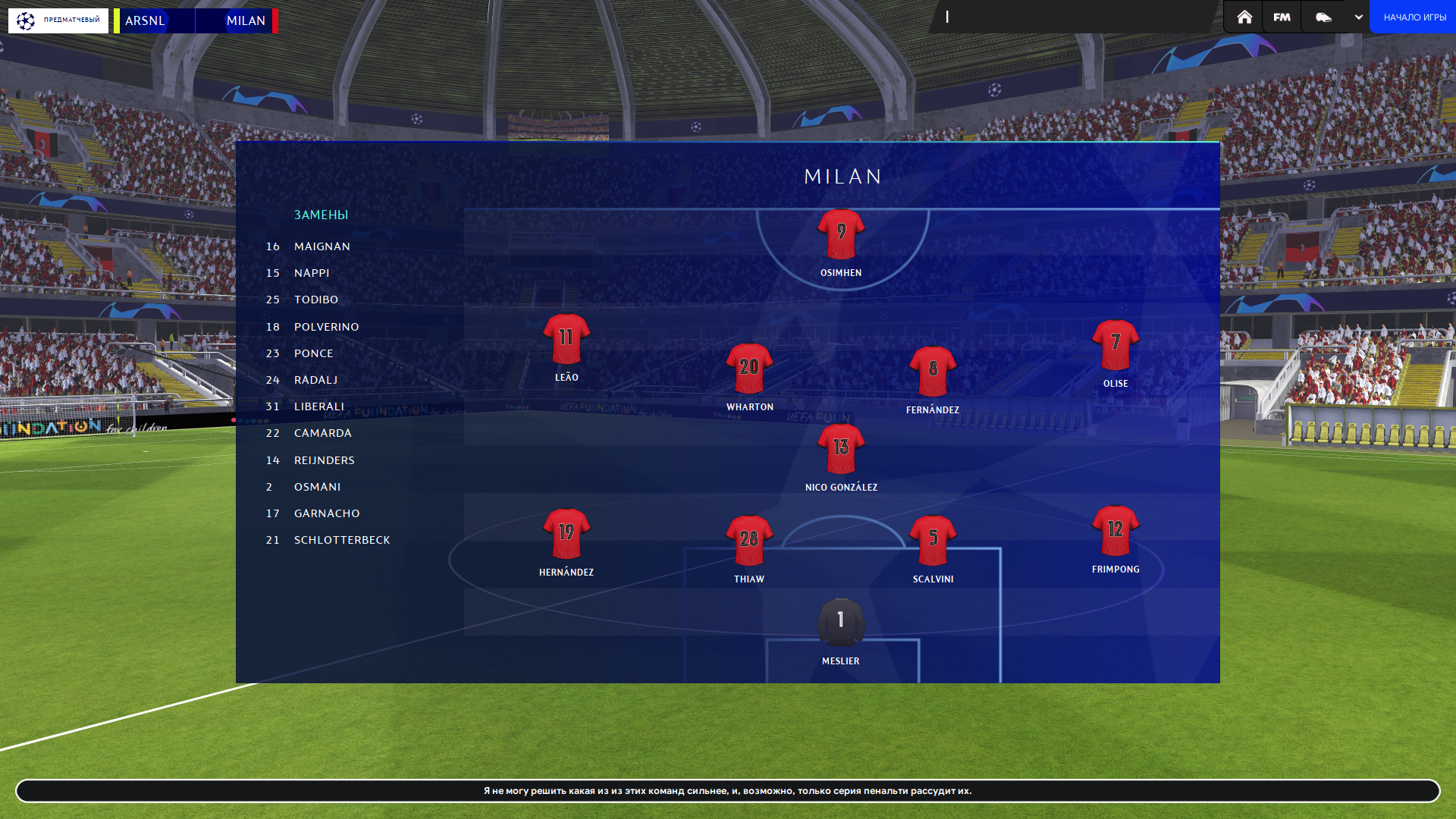Start the match with НАЧАЛО ИГРЫ button
1456x819 pixels.
click(x=1414, y=17)
